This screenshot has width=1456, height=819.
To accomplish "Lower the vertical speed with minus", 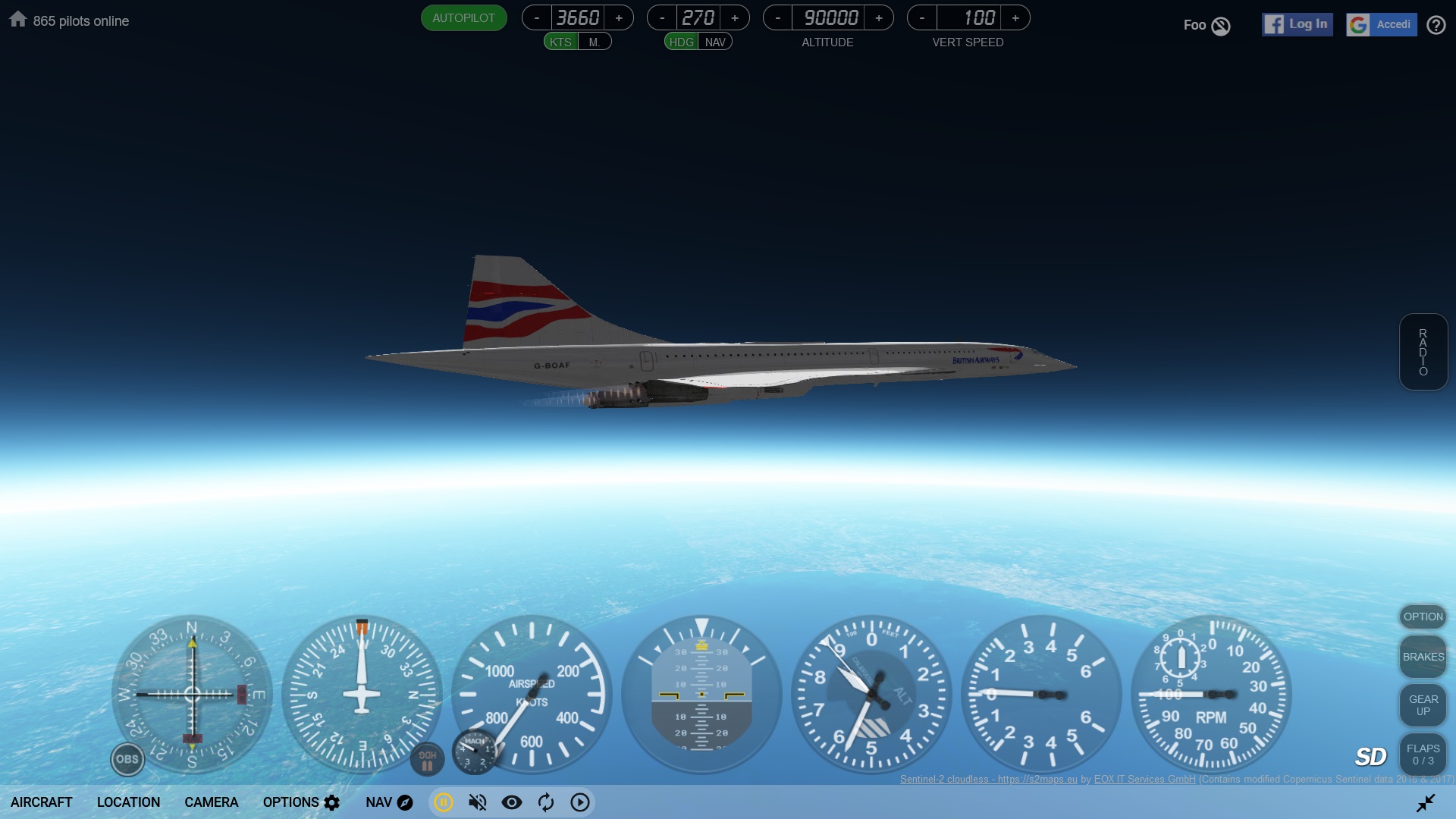I will click(922, 18).
